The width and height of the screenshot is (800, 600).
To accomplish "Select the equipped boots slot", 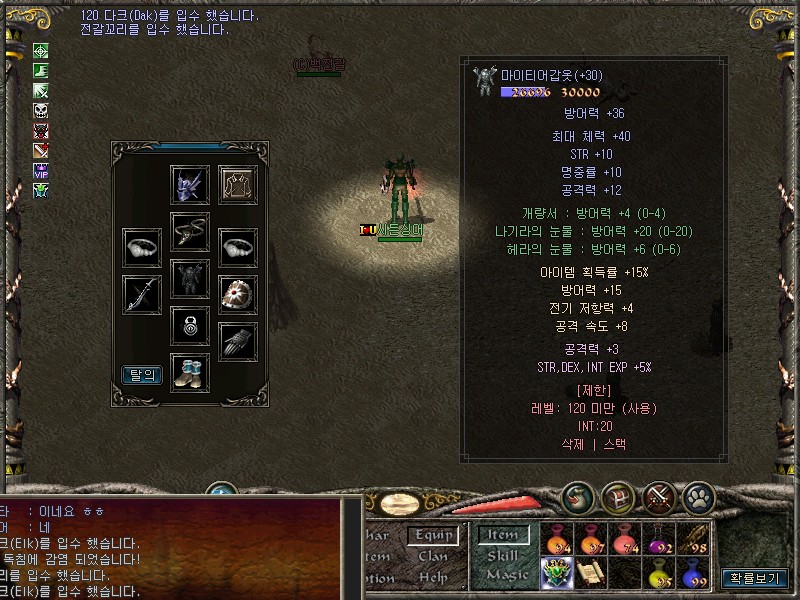I will coord(190,372).
